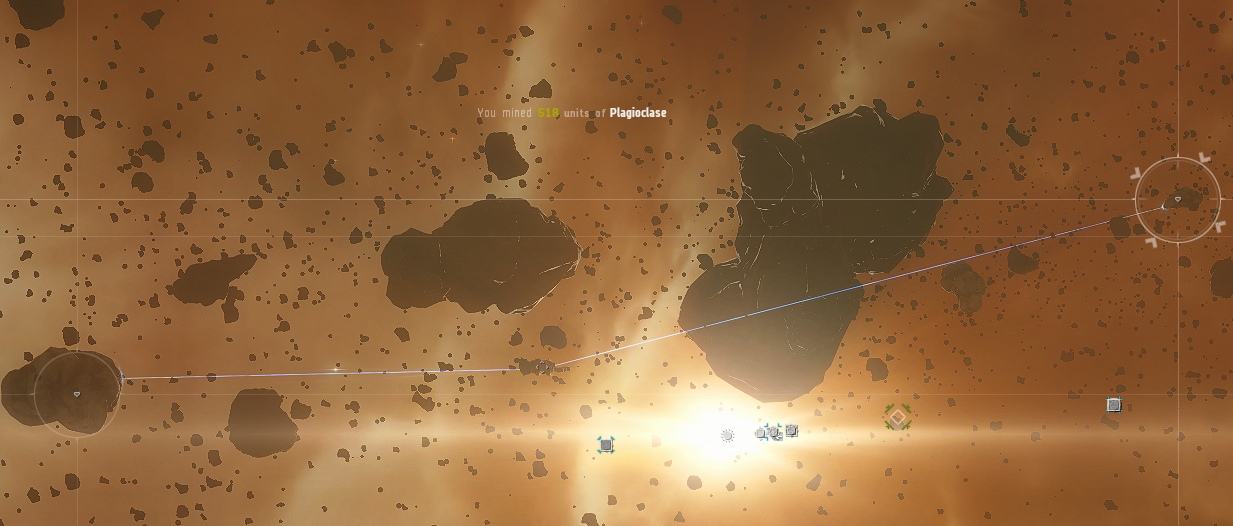Click the asteroid bracket with chevron corners

point(1177,200)
